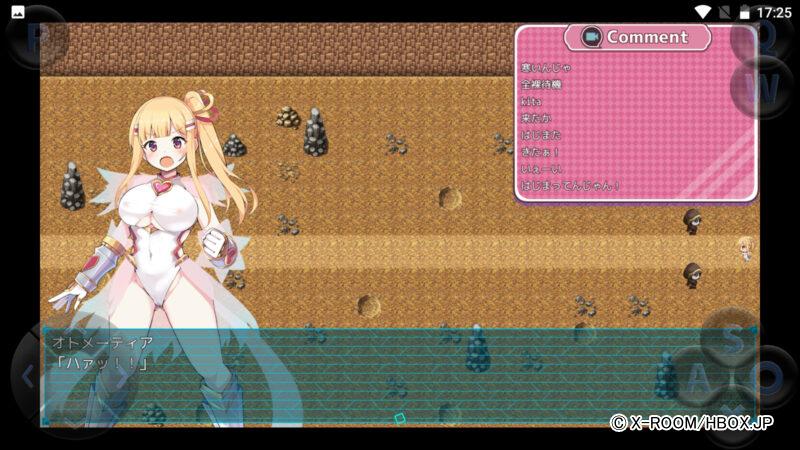Tap the virtual A button
Viewport: 800px width, 450px height.
(700, 378)
